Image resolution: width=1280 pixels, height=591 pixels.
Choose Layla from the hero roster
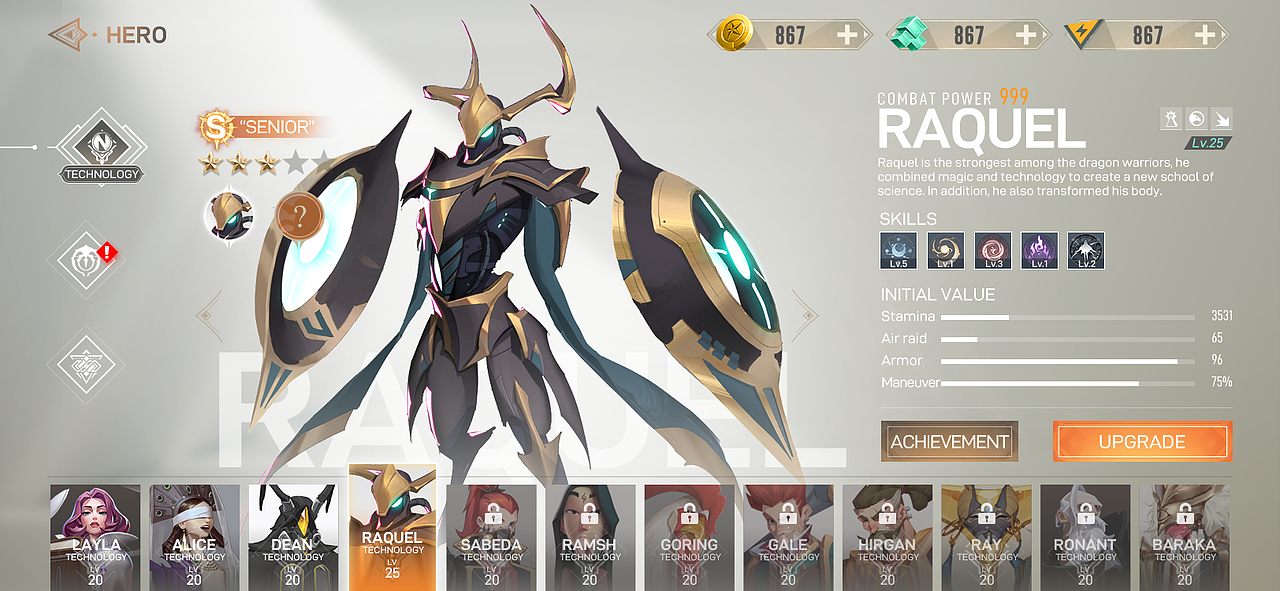tap(95, 537)
